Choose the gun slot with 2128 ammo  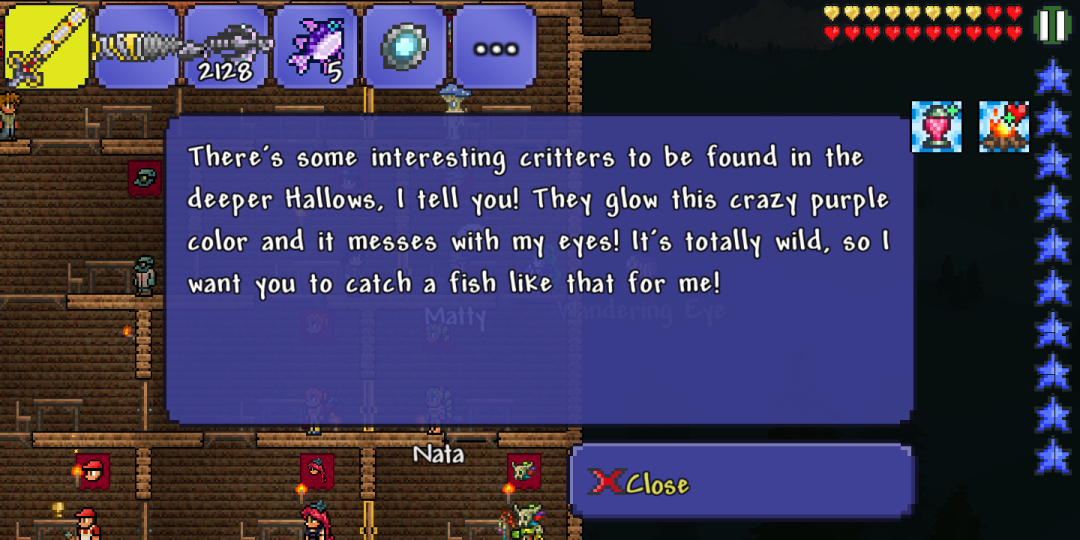click(x=227, y=46)
